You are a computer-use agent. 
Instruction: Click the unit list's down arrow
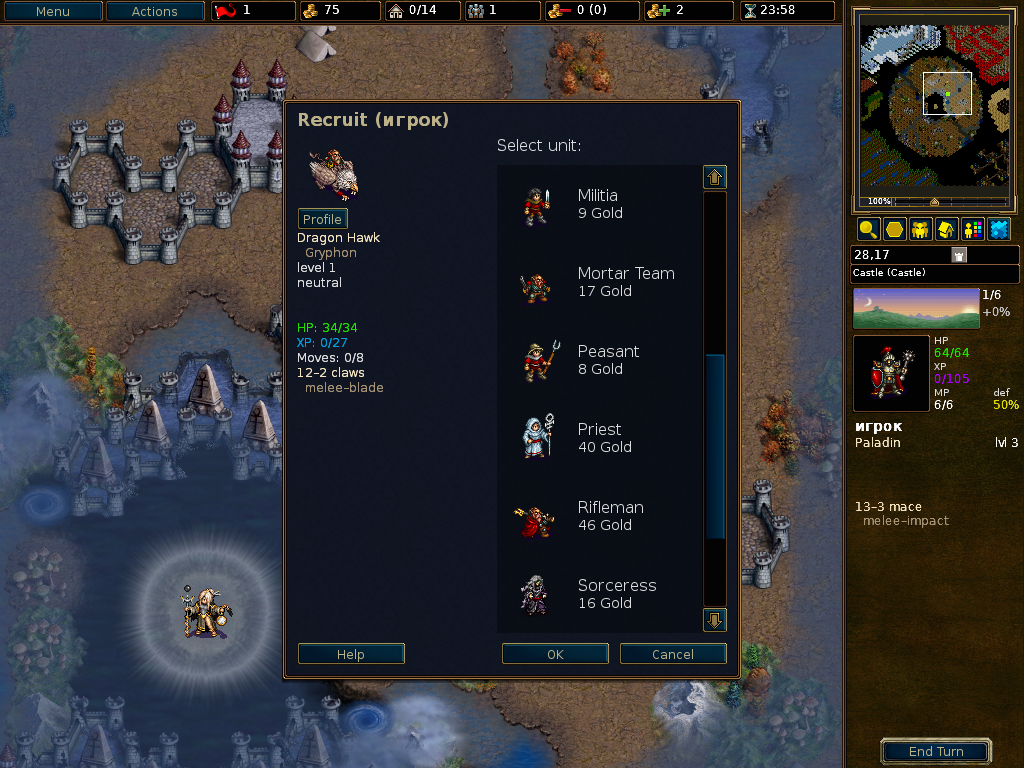click(x=715, y=620)
